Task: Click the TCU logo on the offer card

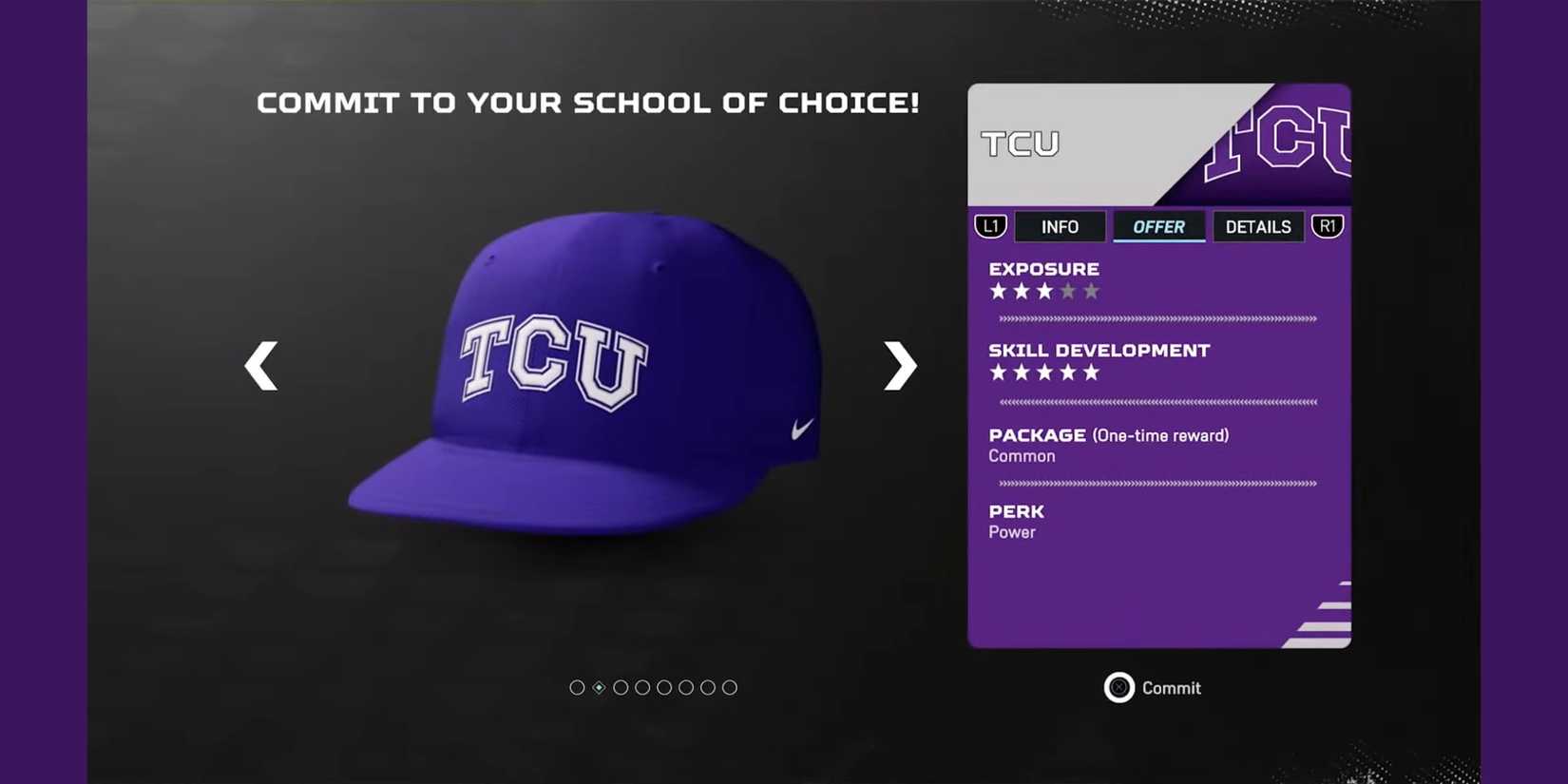Action: click(1278, 143)
